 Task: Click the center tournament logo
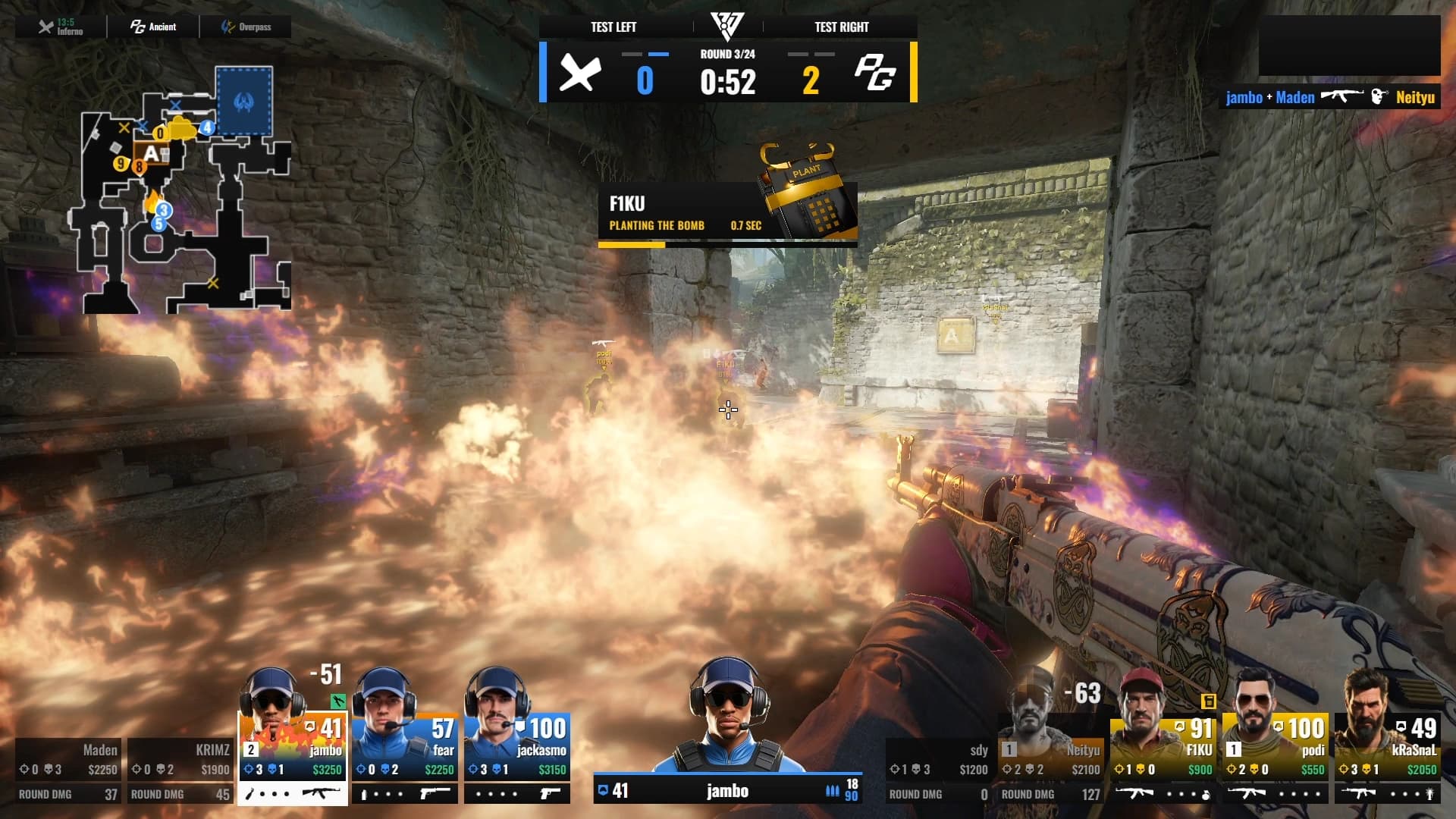point(727,26)
